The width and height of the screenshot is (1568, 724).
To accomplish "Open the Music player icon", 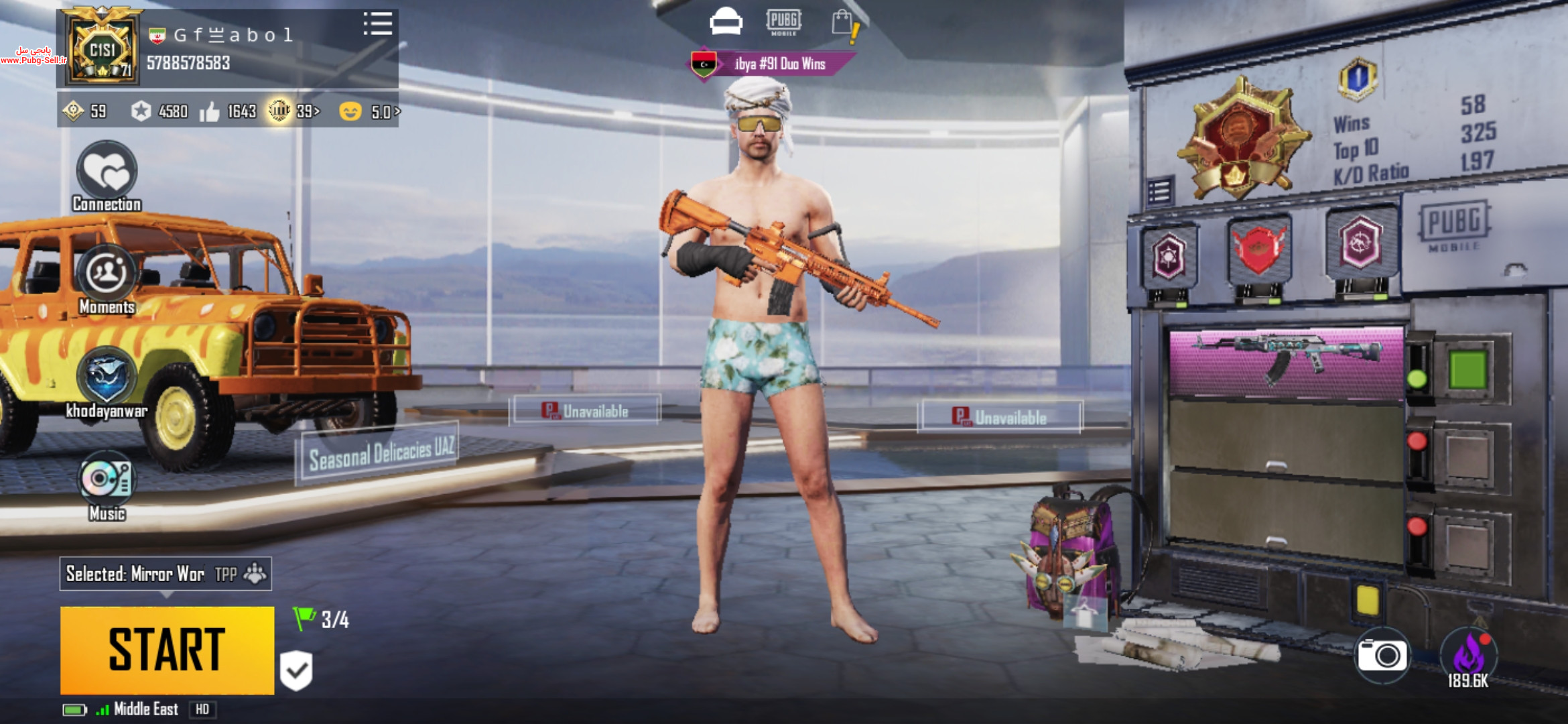I will [x=107, y=479].
